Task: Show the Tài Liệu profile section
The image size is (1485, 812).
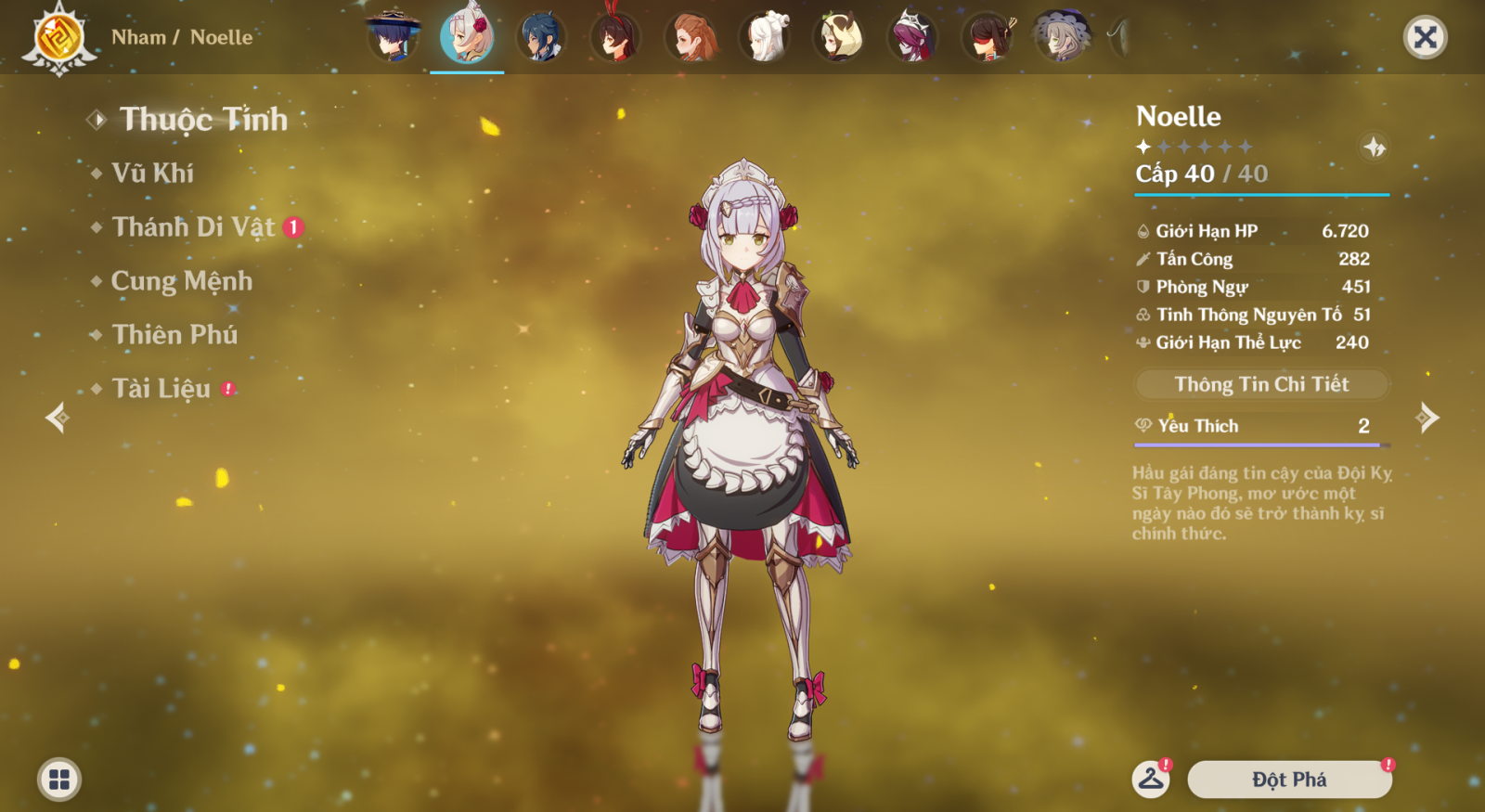Action: coord(161,389)
